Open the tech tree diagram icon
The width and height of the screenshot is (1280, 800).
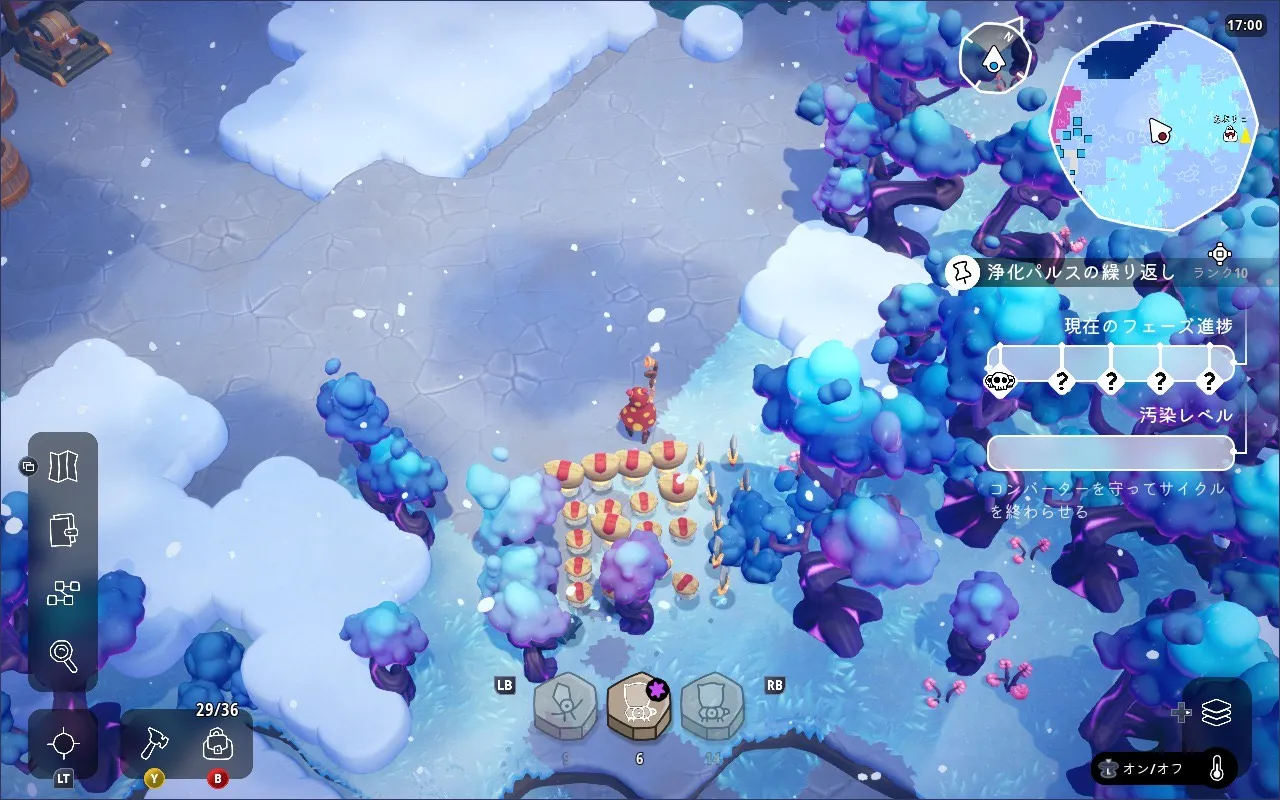point(64,593)
